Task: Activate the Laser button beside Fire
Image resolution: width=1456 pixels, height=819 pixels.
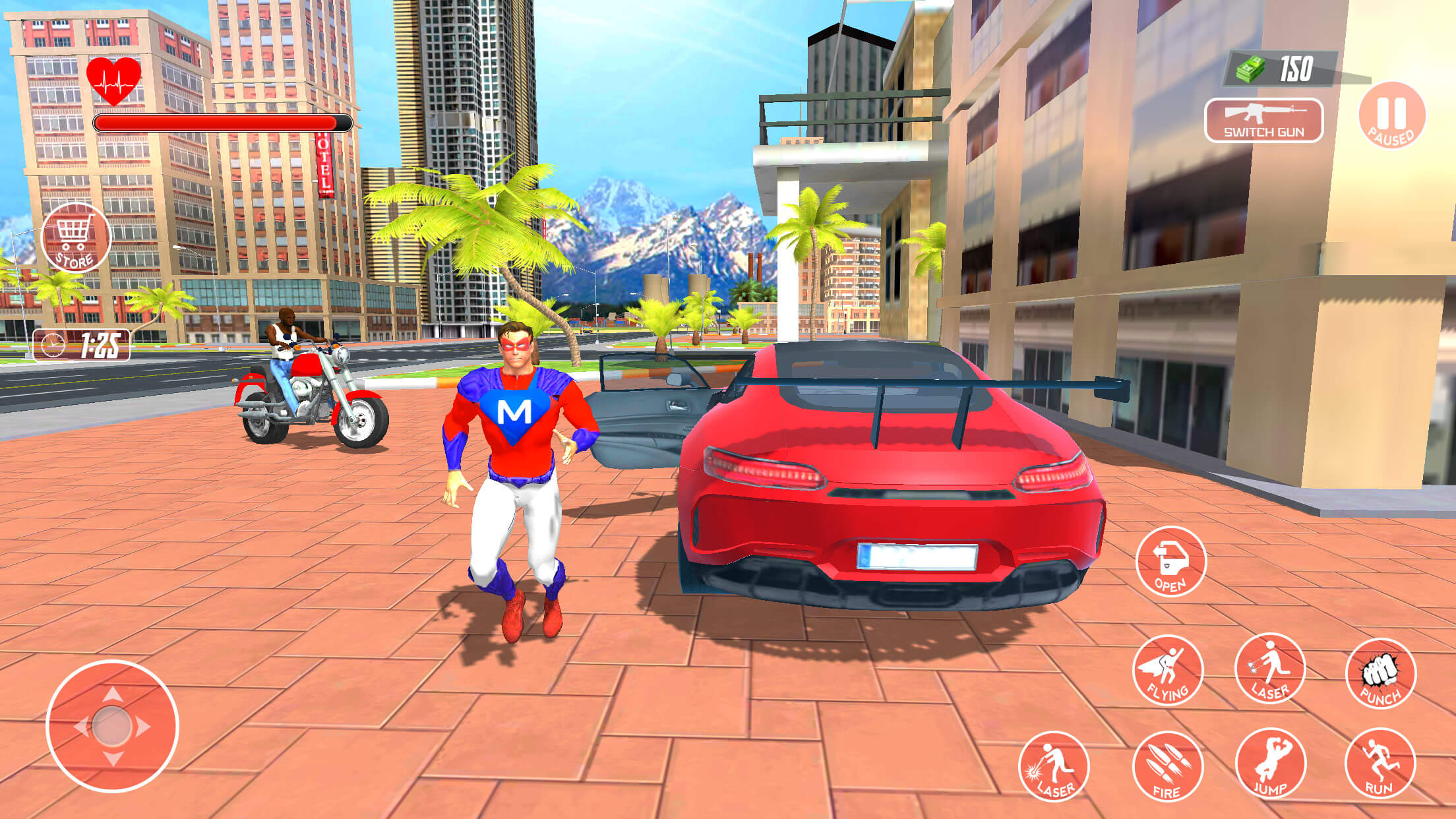Action: pos(1053,766)
